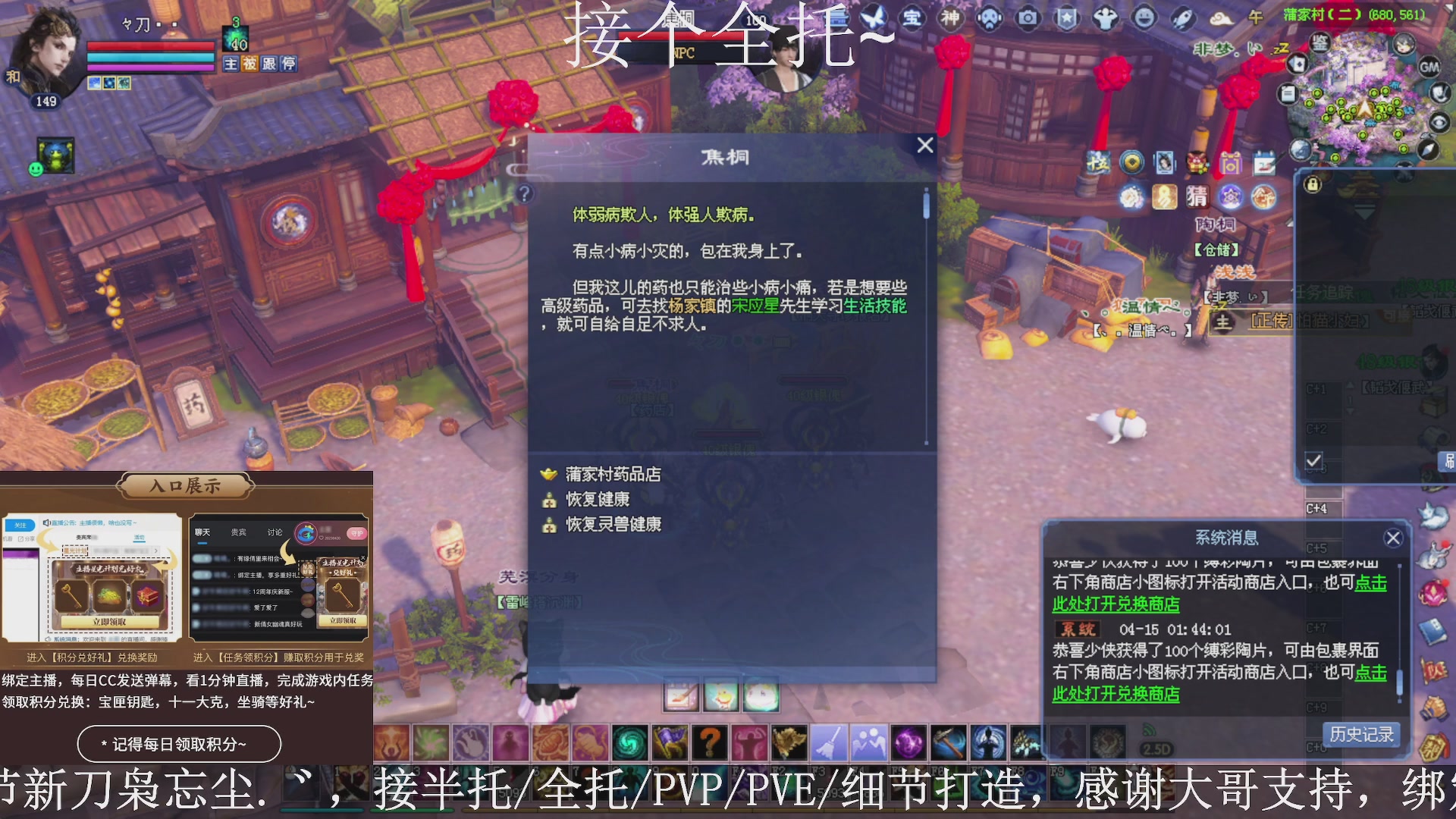Click the question mark skill icon in the hotbar
The height and width of the screenshot is (819, 1456).
pos(709,742)
